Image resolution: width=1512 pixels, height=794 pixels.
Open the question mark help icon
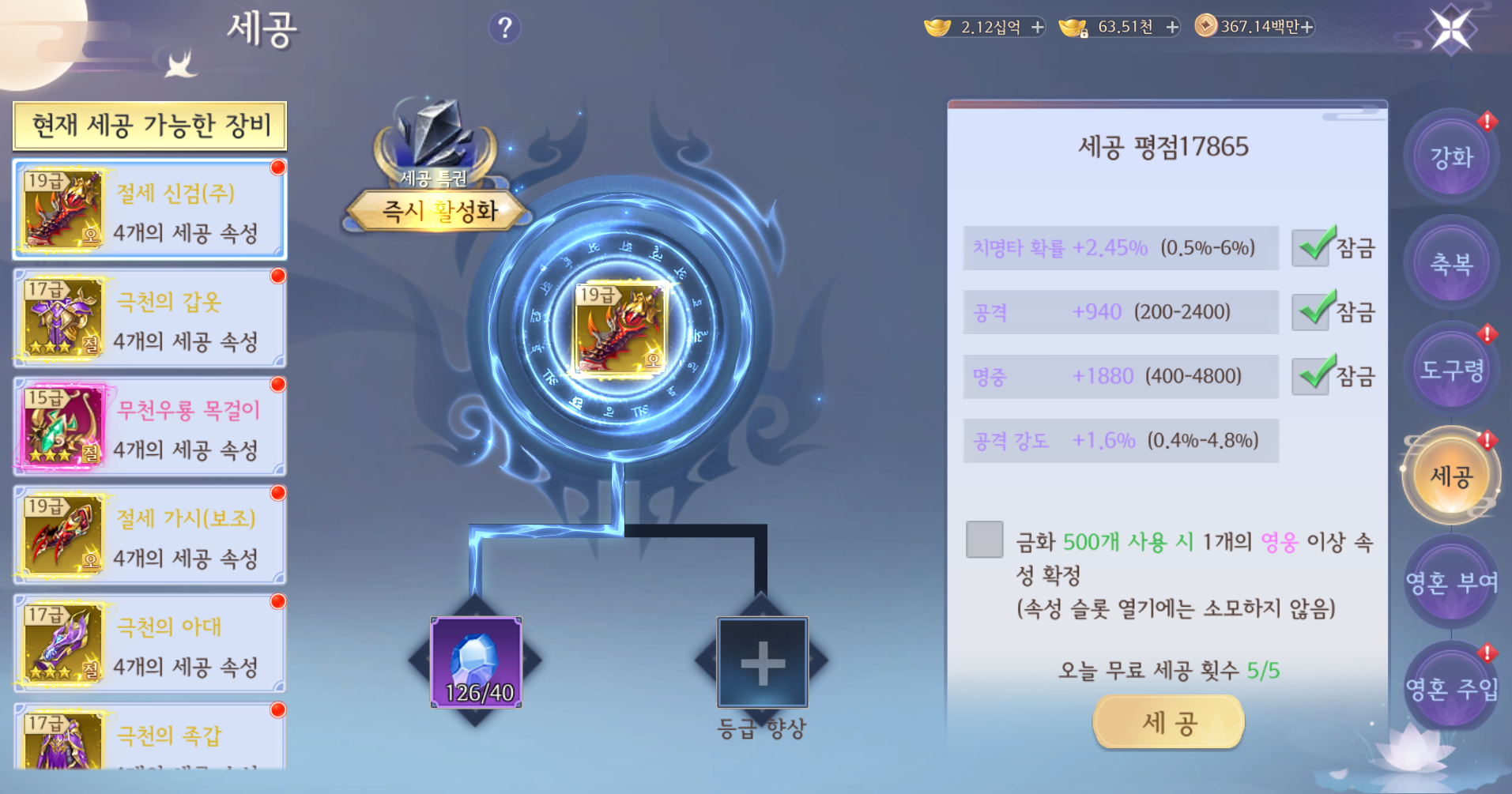pyautogui.click(x=505, y=28)
